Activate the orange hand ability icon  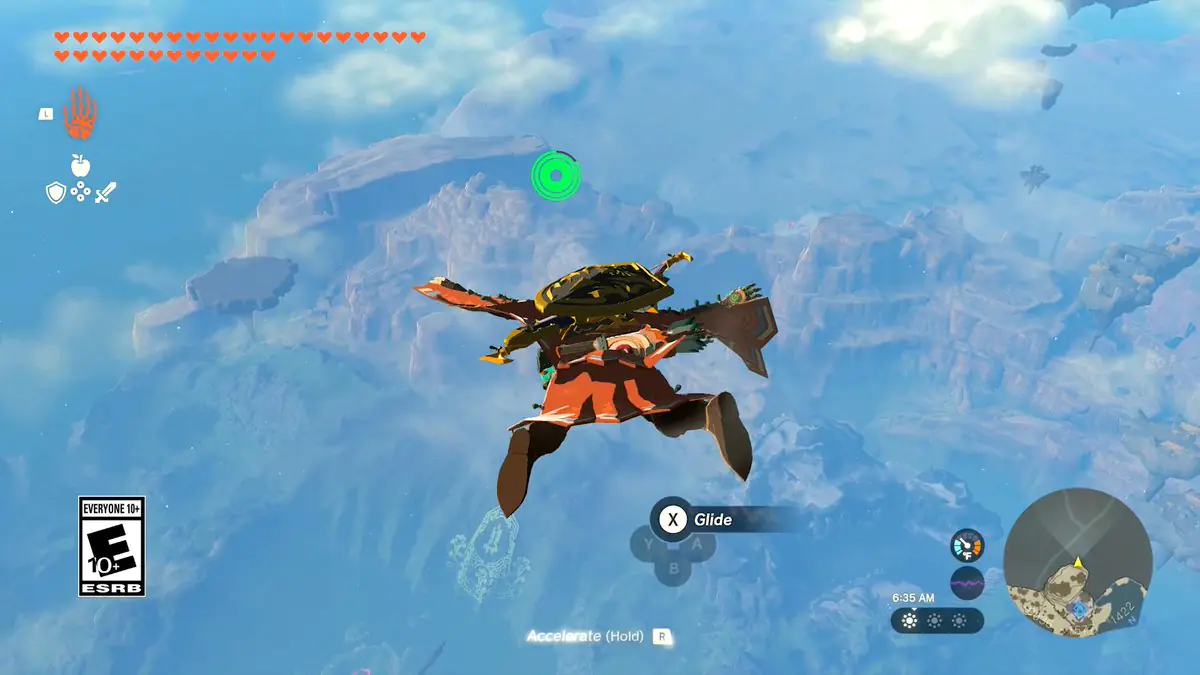click(79, 112)
